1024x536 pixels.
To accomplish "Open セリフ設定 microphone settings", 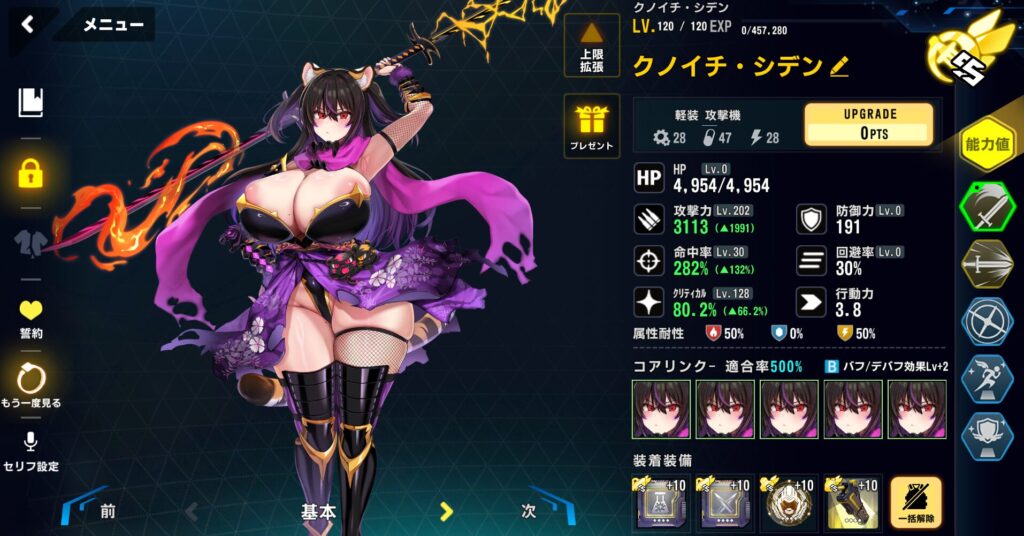I will [x=31, y=450].
